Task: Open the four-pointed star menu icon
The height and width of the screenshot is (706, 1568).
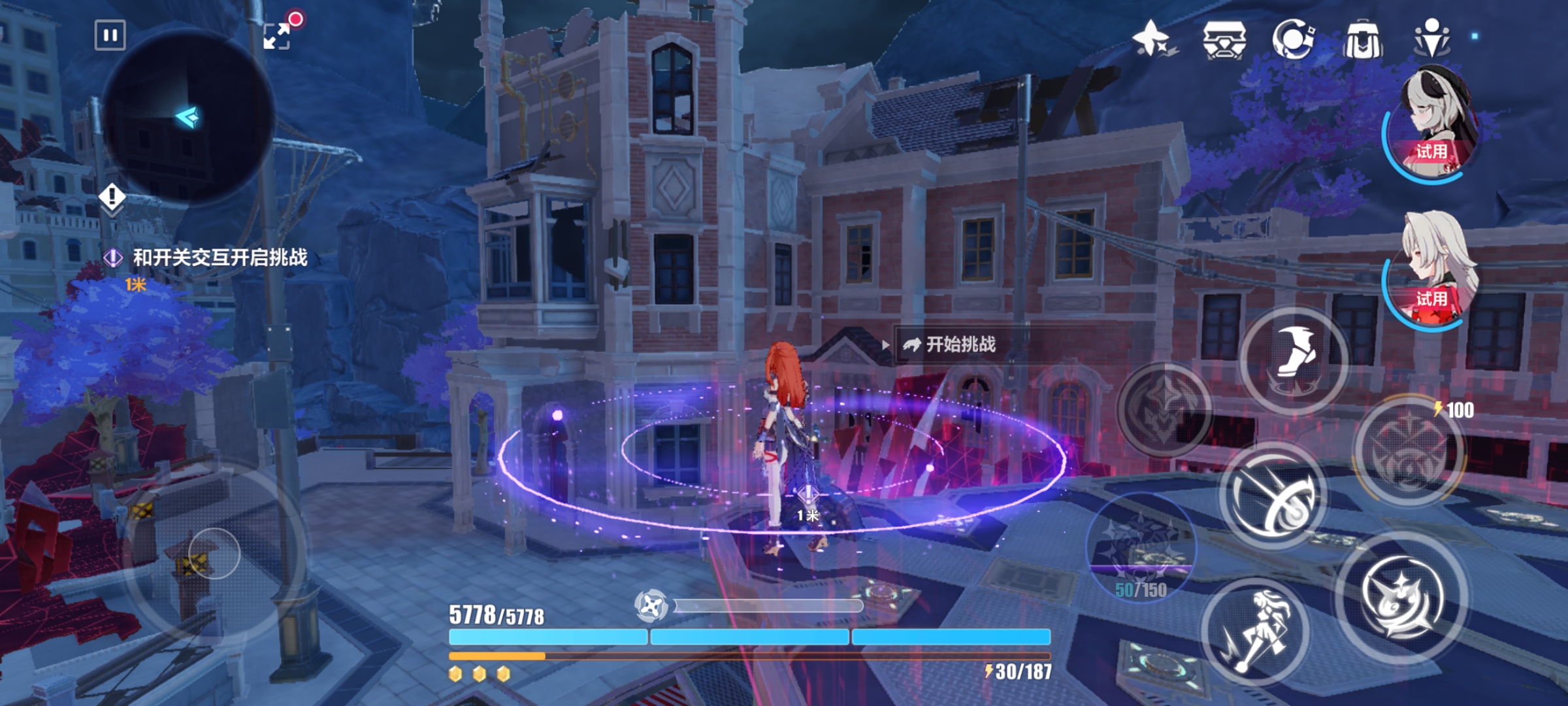Action: [1152, 38]
